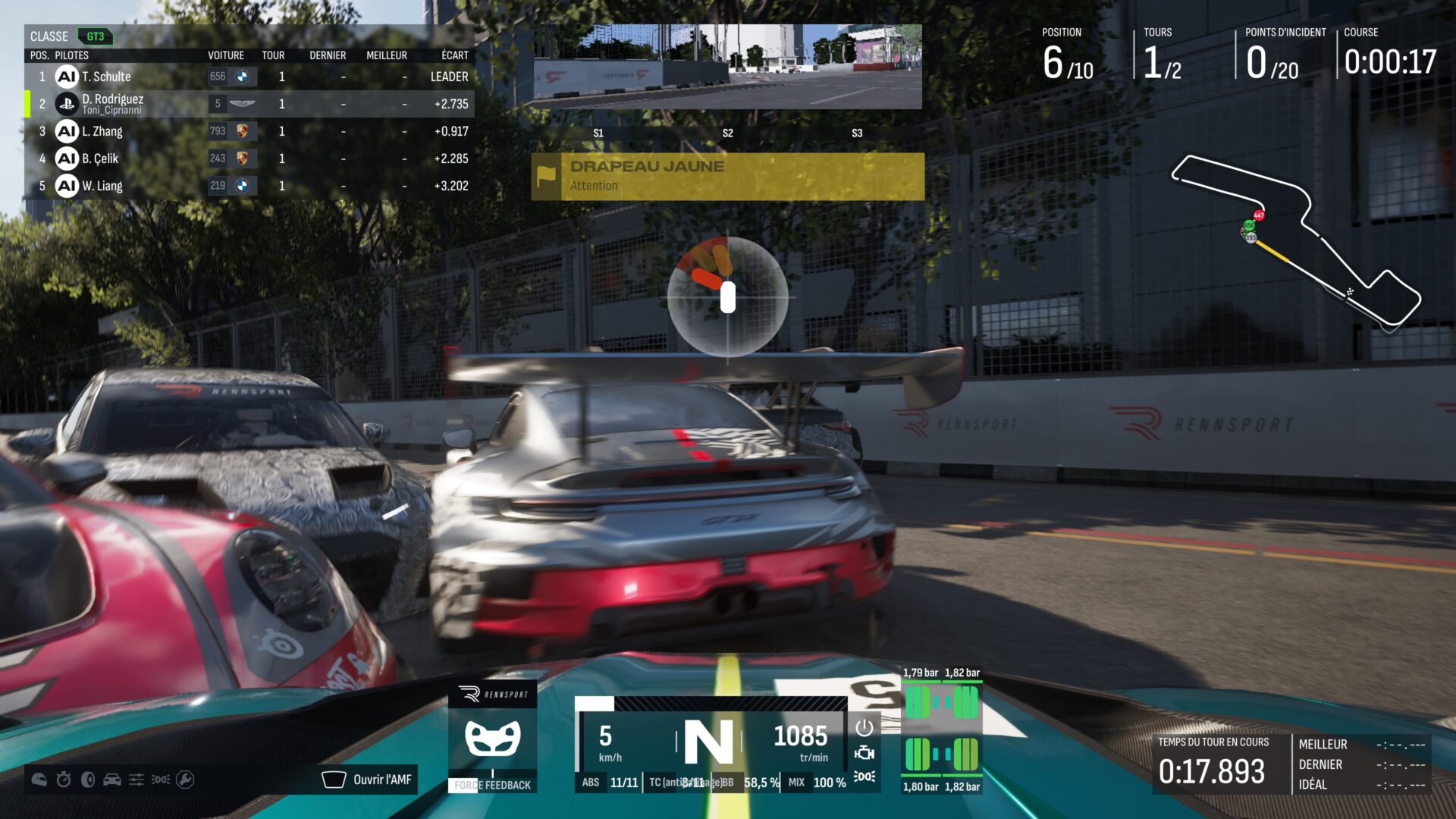
Task: Open the sliders settings icon
Action: coord(136,780)
